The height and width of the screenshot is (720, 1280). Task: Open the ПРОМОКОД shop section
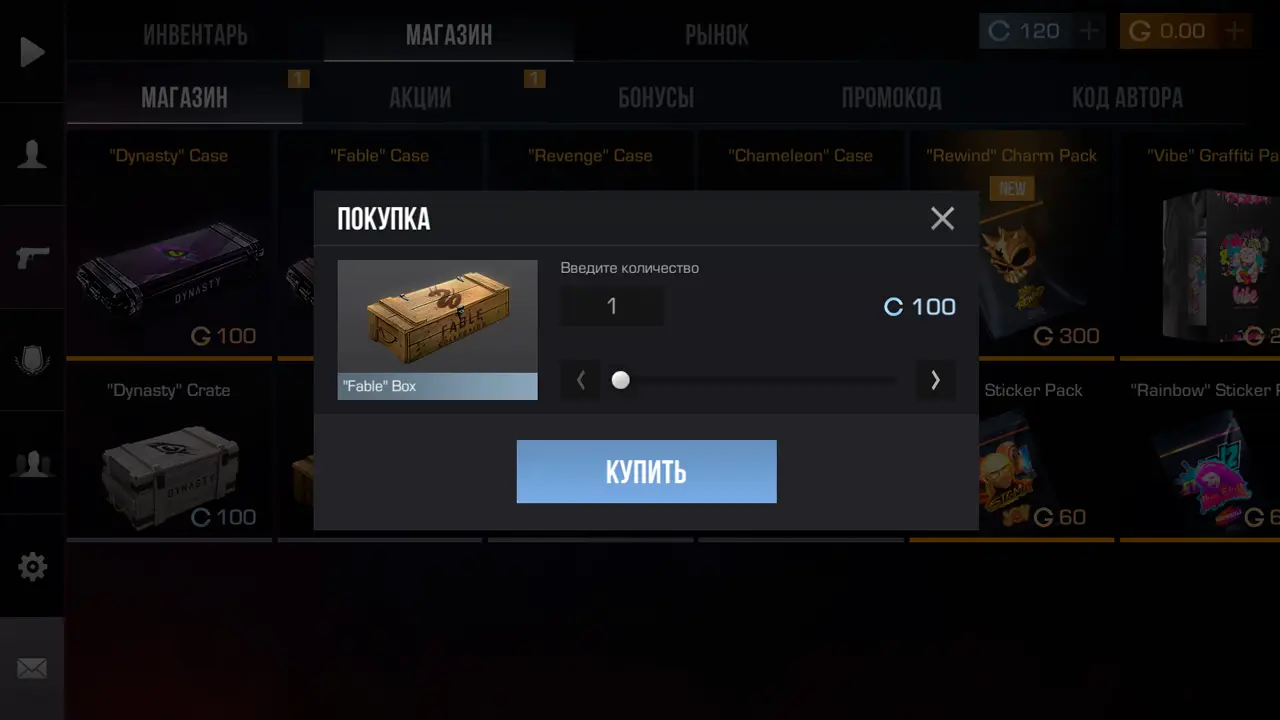(x=891, y=97)
